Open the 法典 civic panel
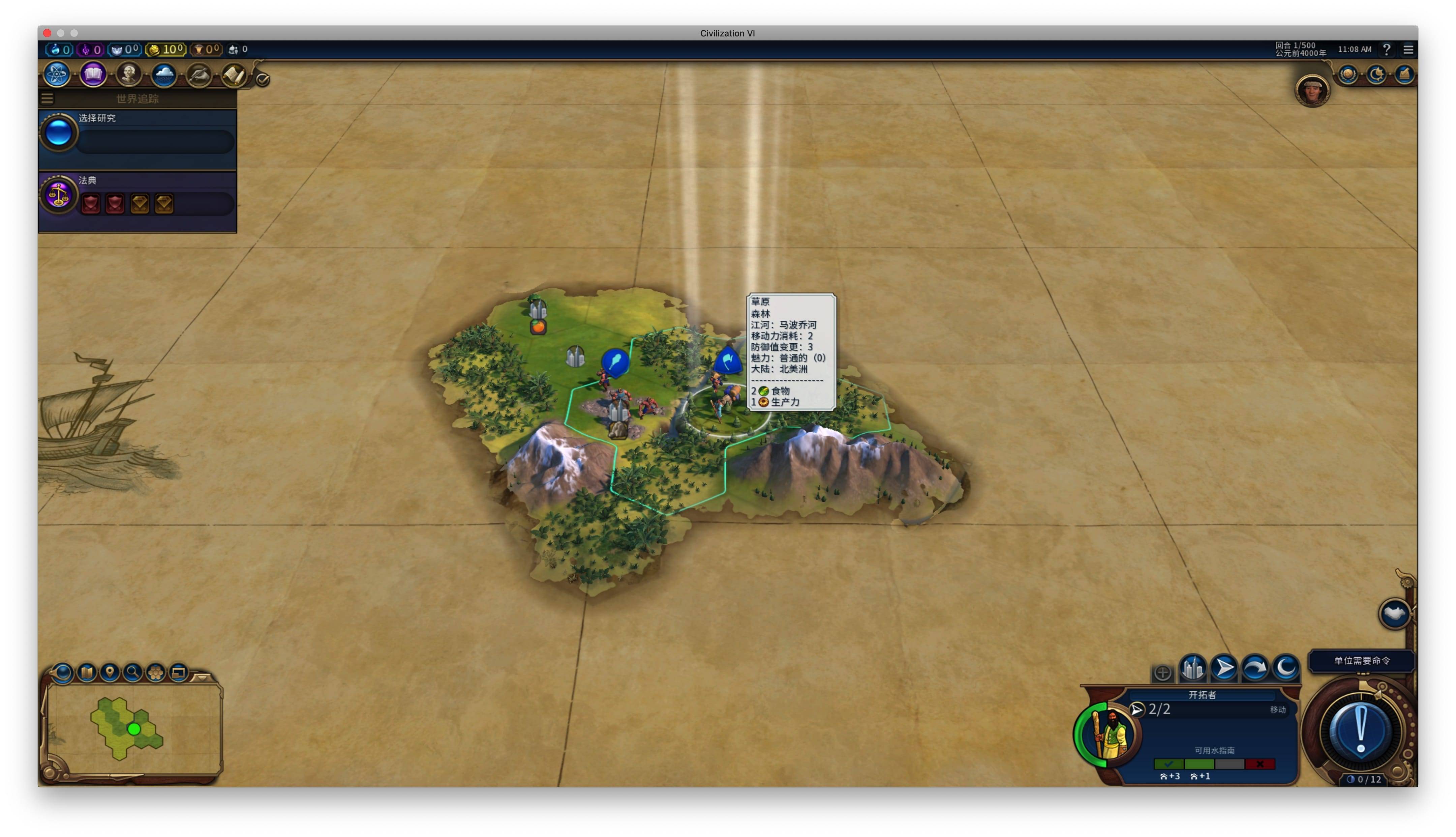Screen dimensions: 1456x837 pos(138,196)
